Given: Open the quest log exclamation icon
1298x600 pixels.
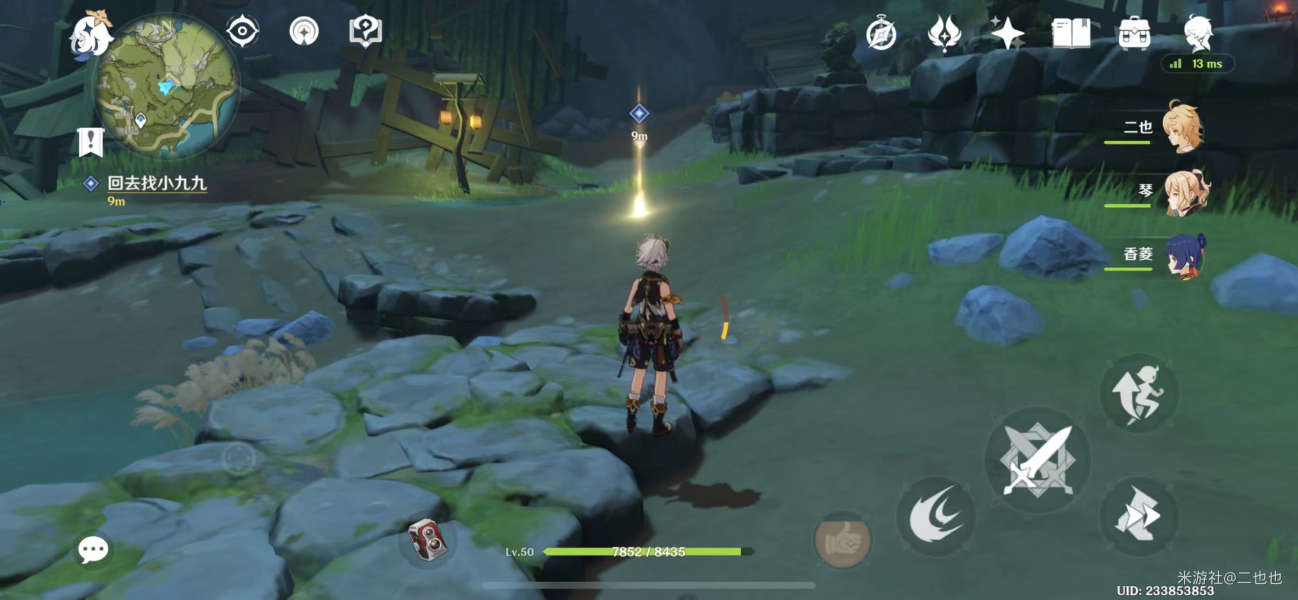Looking at the screenshot, I should pyautogui.click(x=91, y=142).
